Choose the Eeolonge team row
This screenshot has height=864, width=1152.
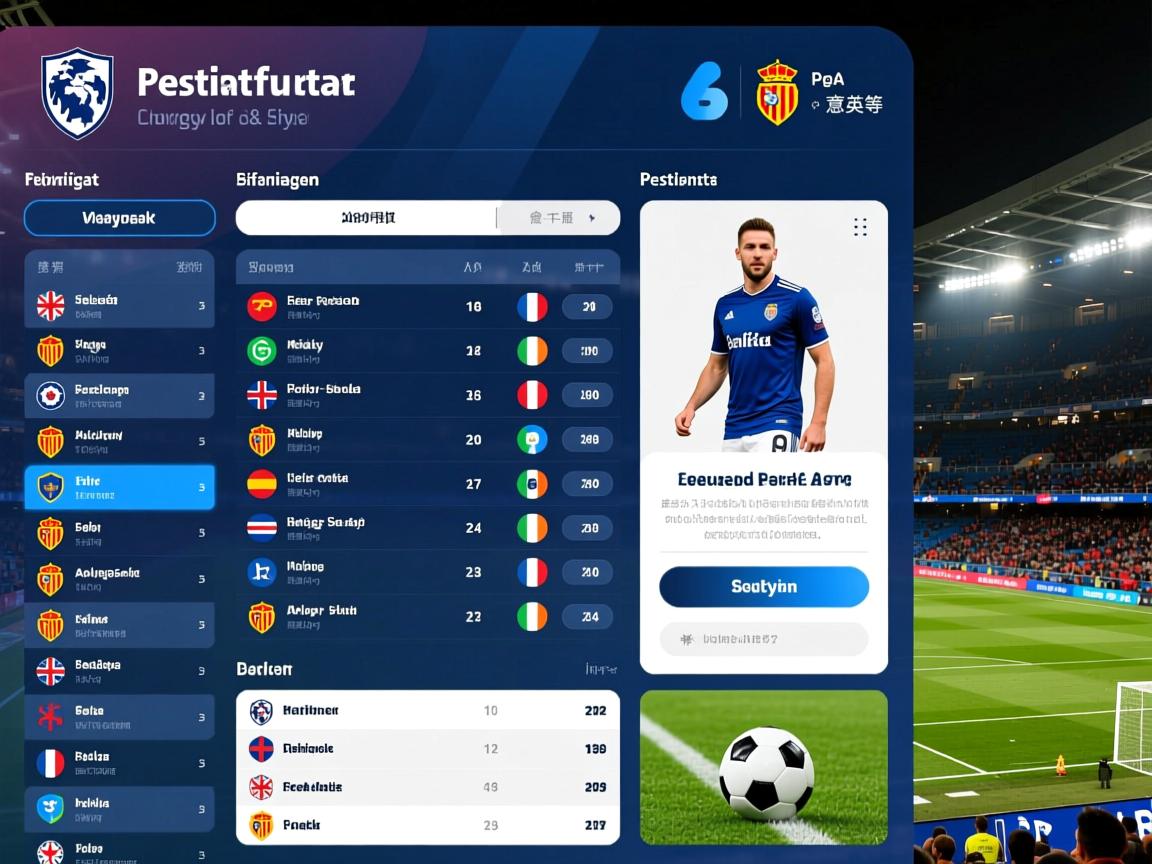(x=119, y=396)
